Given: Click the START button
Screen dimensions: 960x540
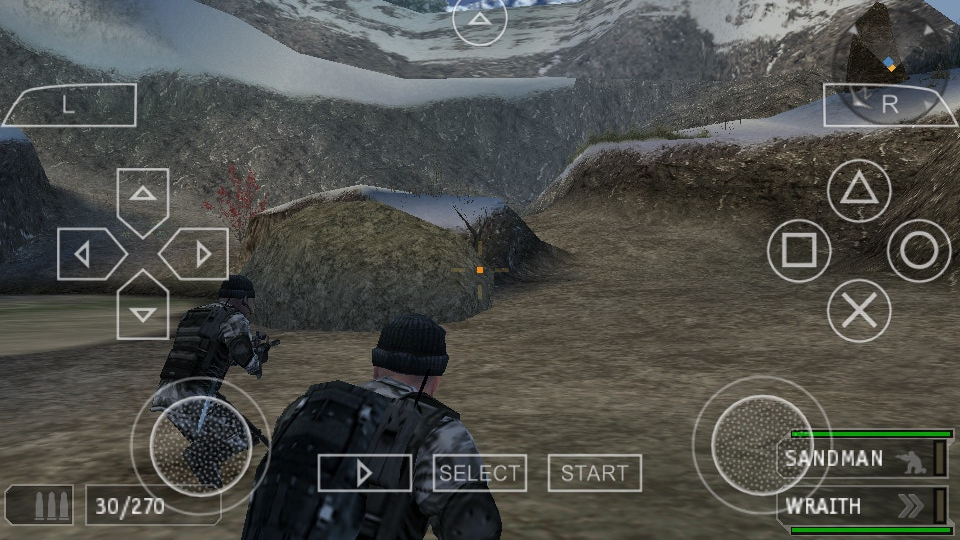Looking at the screenshot, I should [595, 473].
